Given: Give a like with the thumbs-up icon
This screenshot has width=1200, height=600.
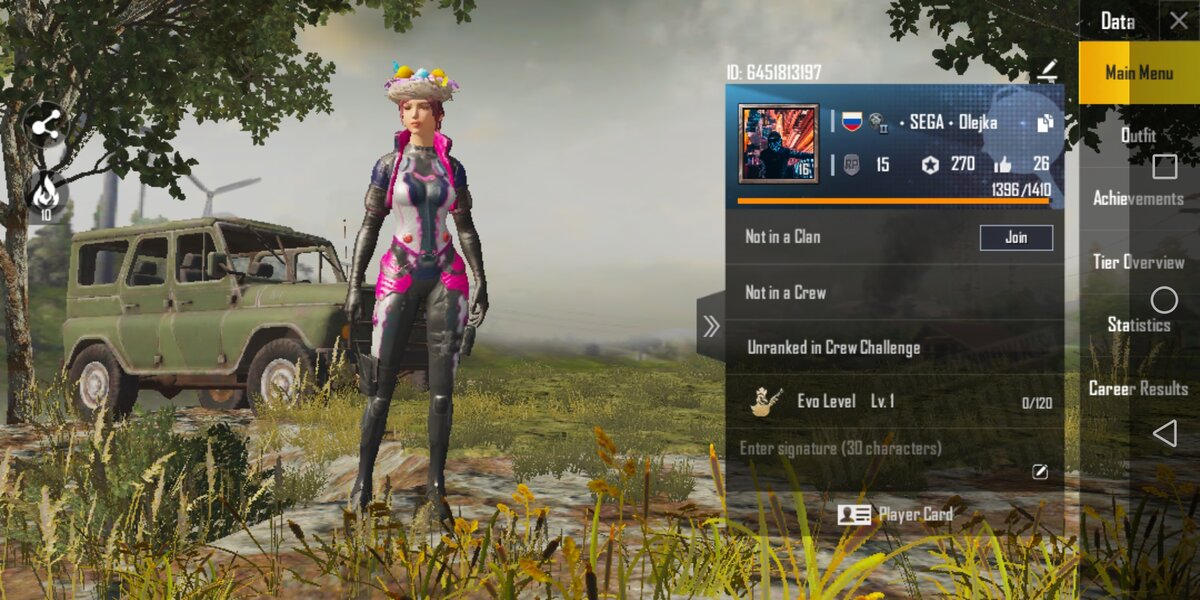Looking at the screenshot, I should (1002, 165).
